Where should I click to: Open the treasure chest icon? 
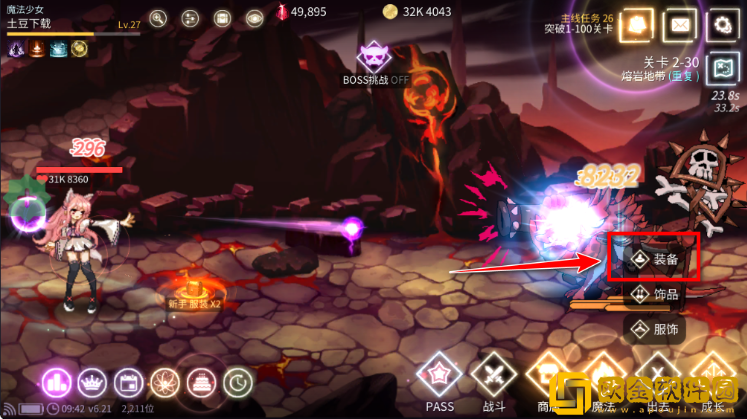[x=222, y=18]
